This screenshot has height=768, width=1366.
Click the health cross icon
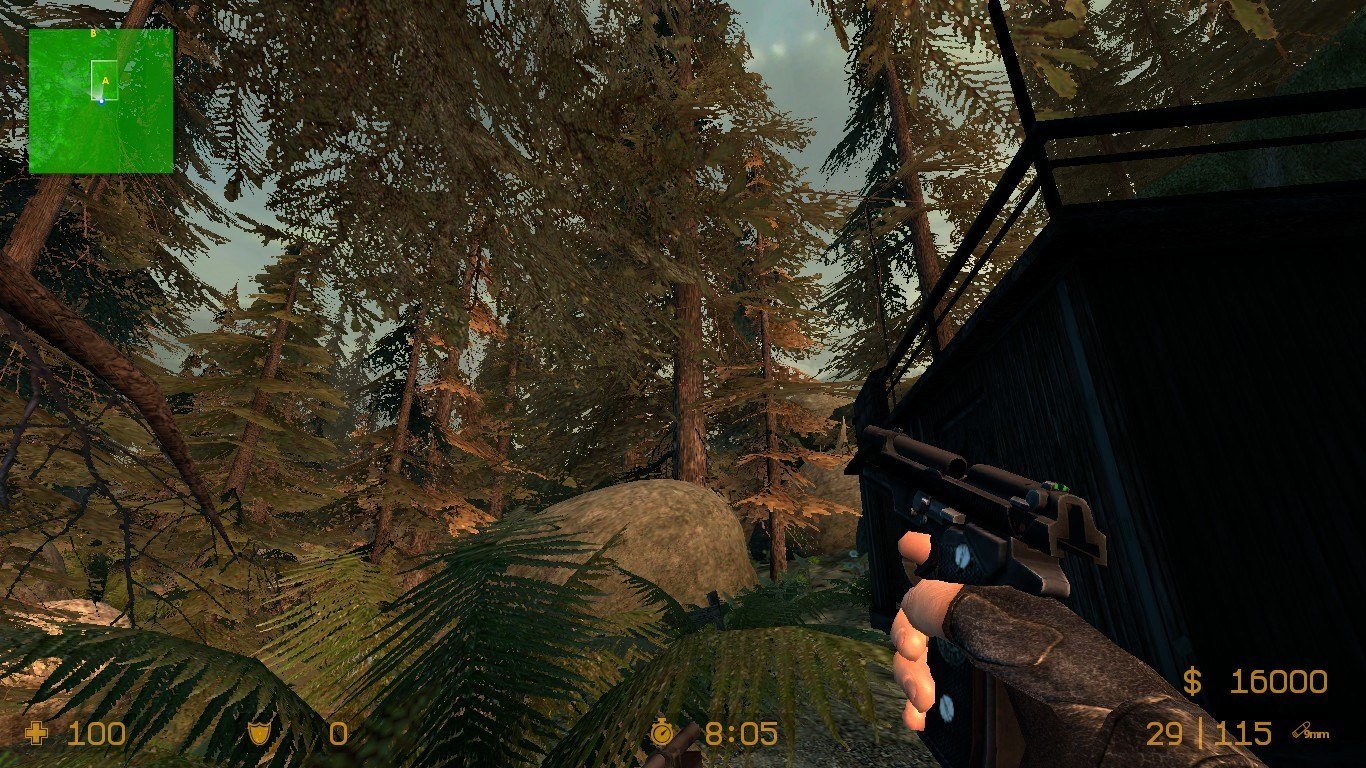coord(37,734)
